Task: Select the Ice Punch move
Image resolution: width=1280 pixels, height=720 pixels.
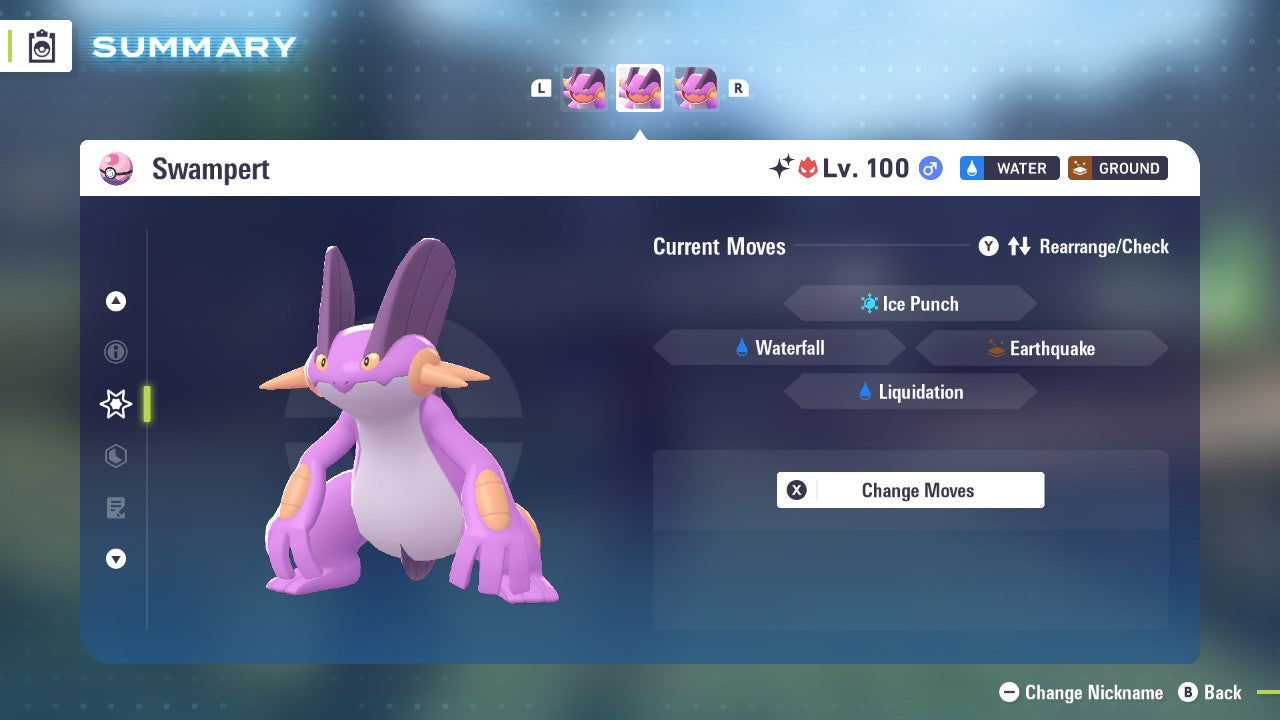Action: 910,303
